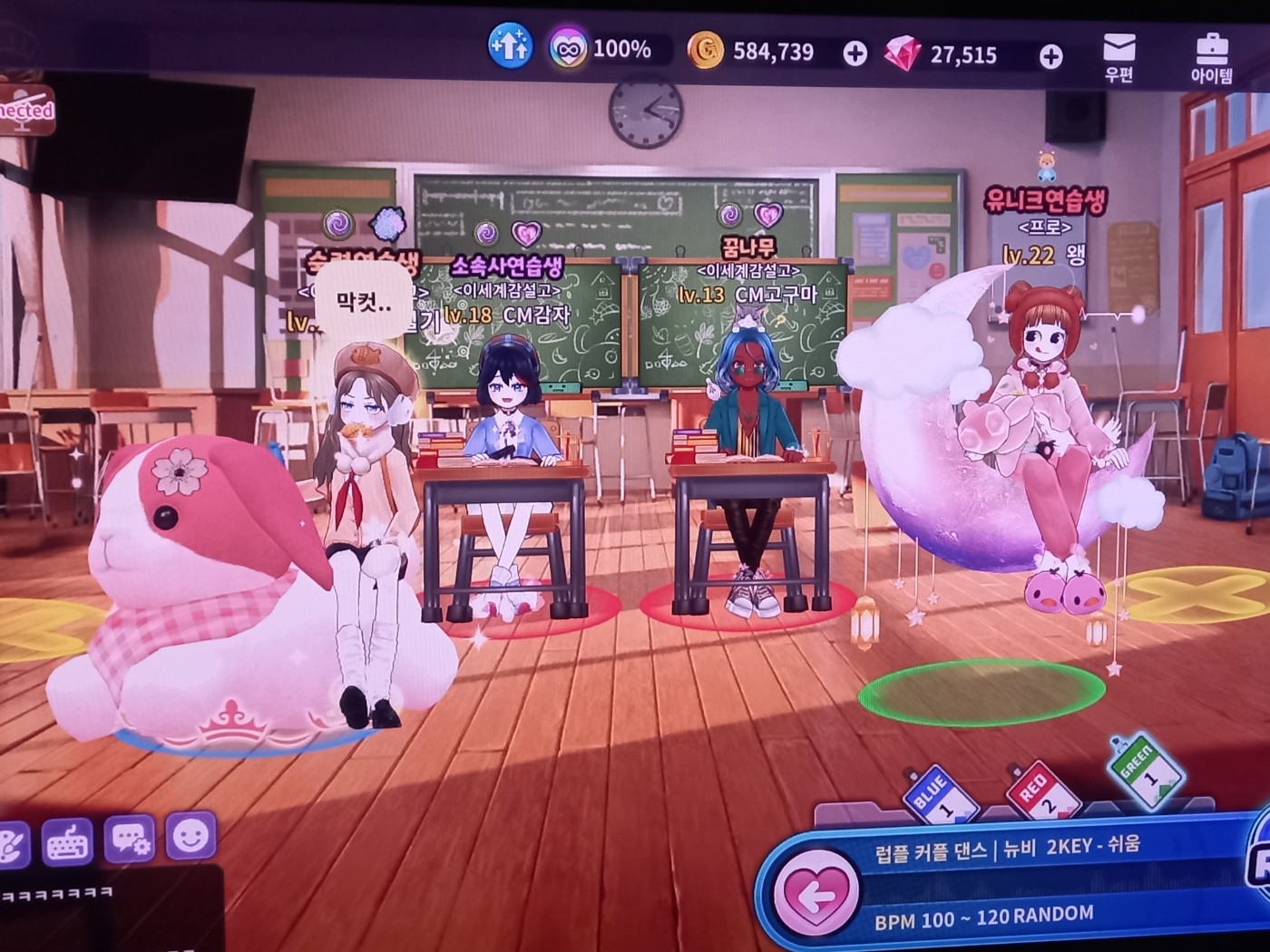Add more gold coins with plus button

point(855,54)
